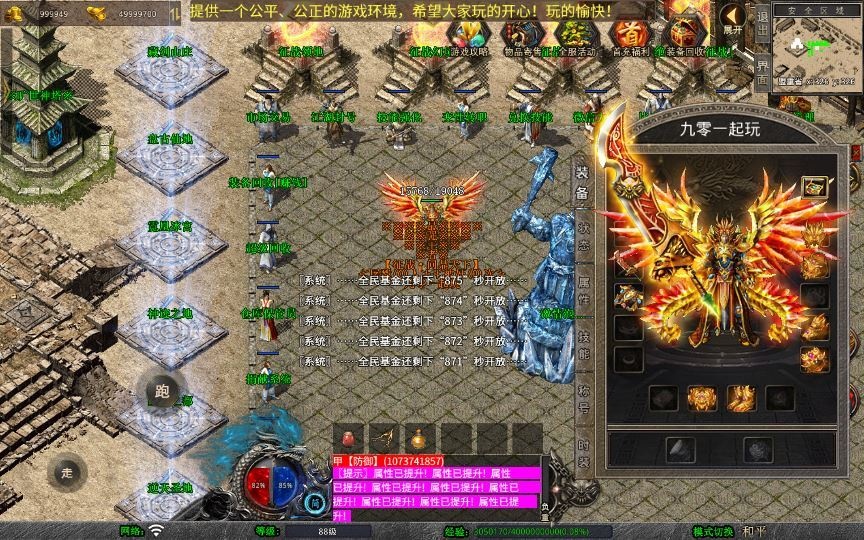Image resolution: width=864 pixels, height=540 pixels.
Task: Switch to the 属性 attributes tab
Action: click(x=582, y=289)
